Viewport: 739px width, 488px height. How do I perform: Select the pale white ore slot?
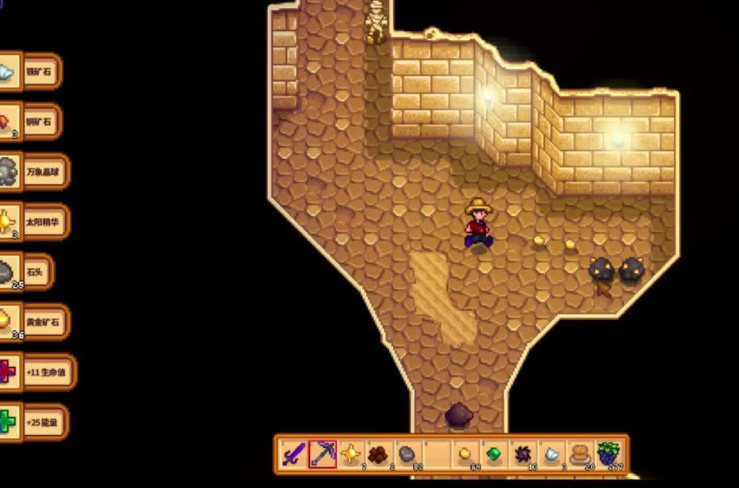(x=551, y=454)
